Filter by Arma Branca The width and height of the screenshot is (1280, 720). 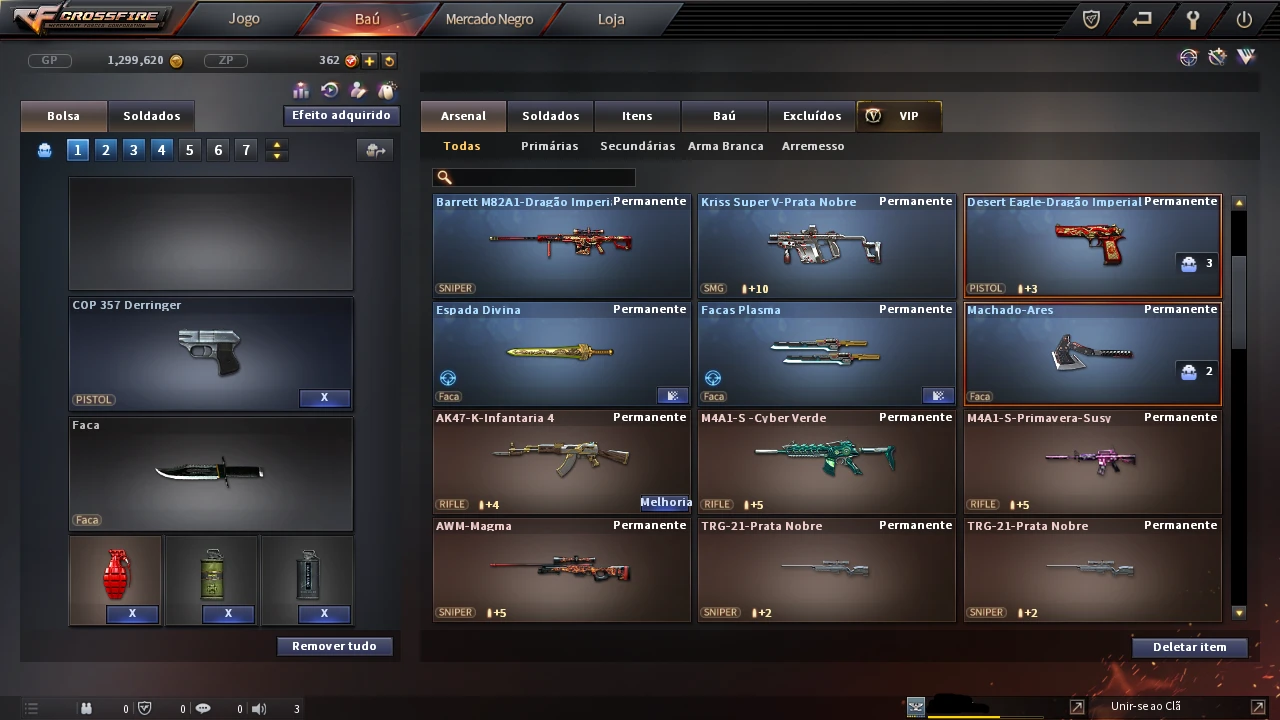(x=725, y=146)
